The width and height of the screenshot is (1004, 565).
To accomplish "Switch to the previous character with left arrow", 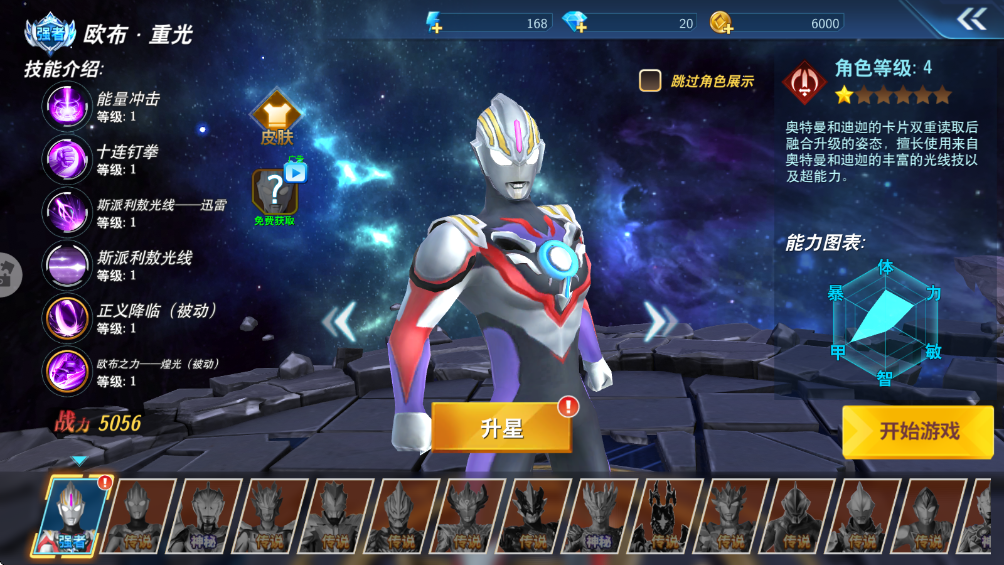I will 340,321.
